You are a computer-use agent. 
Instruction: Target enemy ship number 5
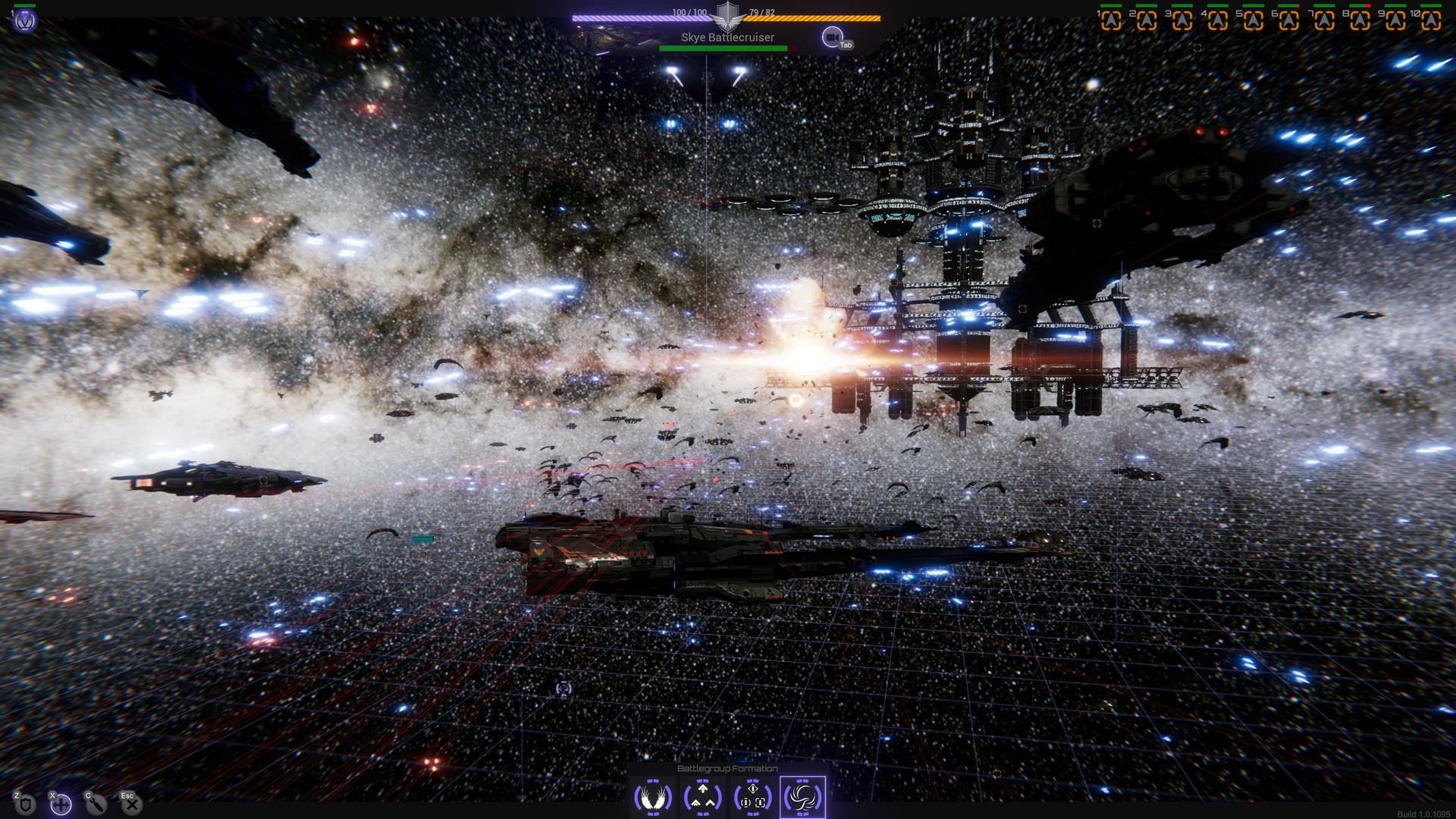(x=1254, y=20)
